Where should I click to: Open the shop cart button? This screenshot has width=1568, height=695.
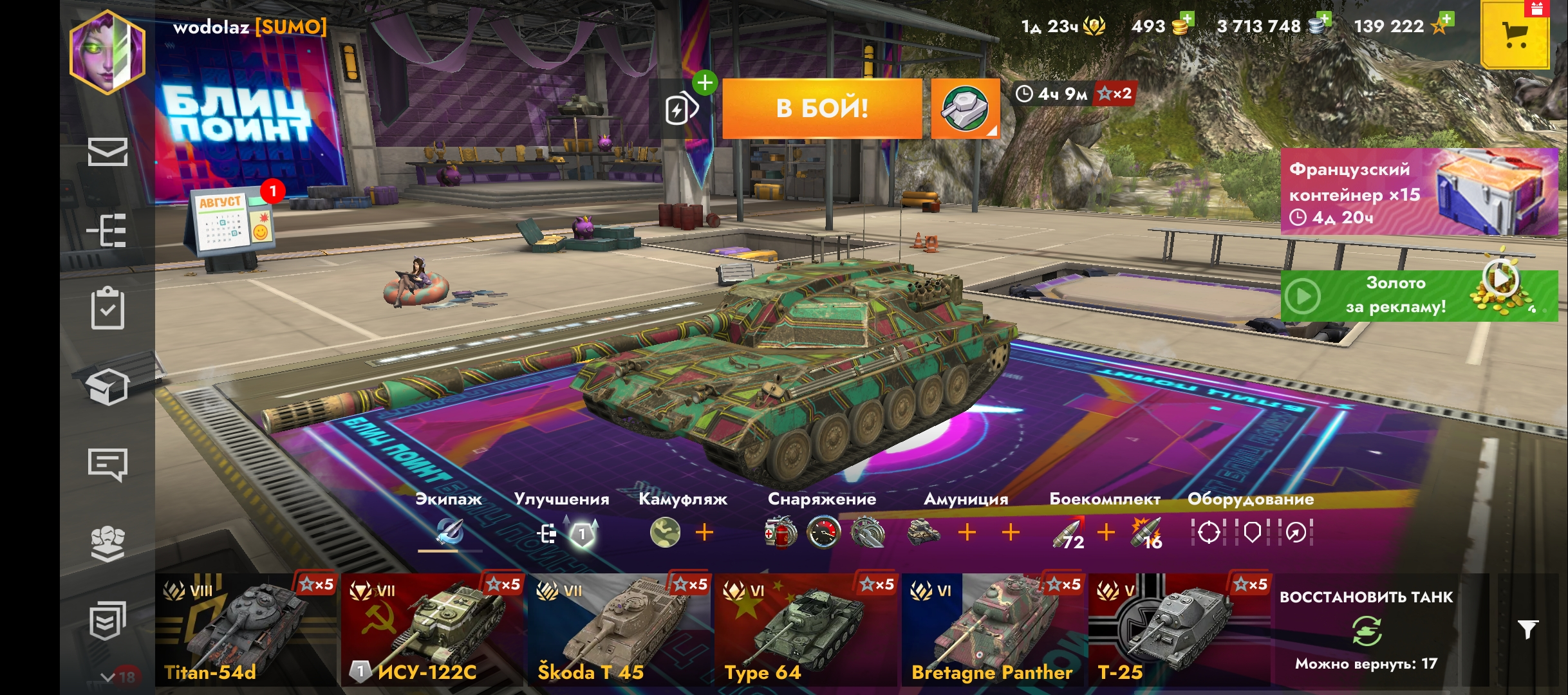point(1515,35)
